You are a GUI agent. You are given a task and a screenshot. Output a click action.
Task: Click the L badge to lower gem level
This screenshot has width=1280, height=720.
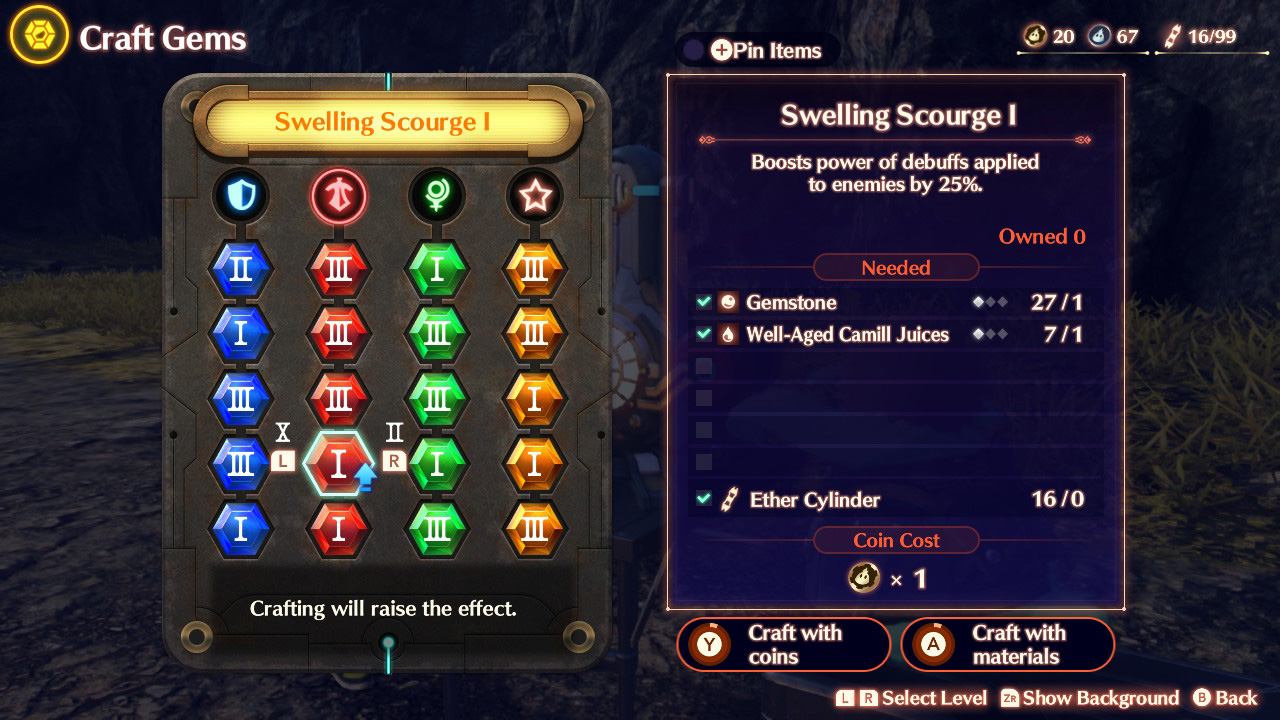click(x=283, y=461)
